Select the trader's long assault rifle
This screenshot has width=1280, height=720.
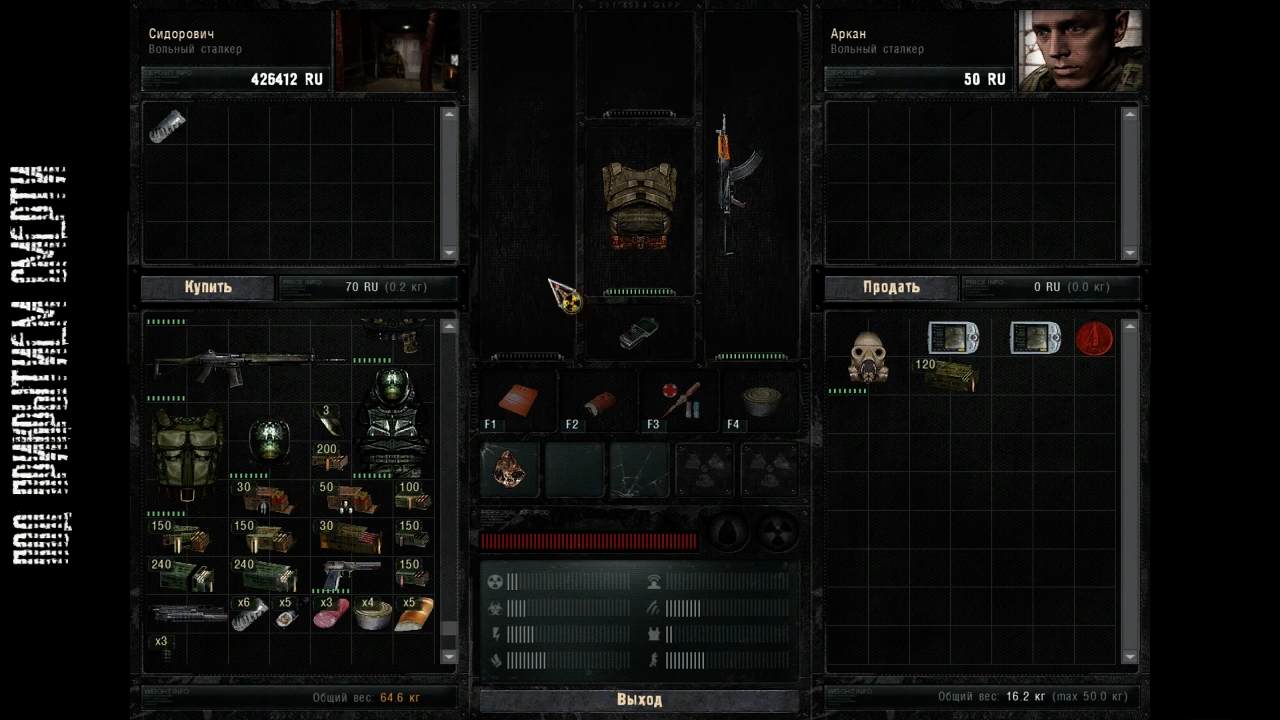[250, 364]
